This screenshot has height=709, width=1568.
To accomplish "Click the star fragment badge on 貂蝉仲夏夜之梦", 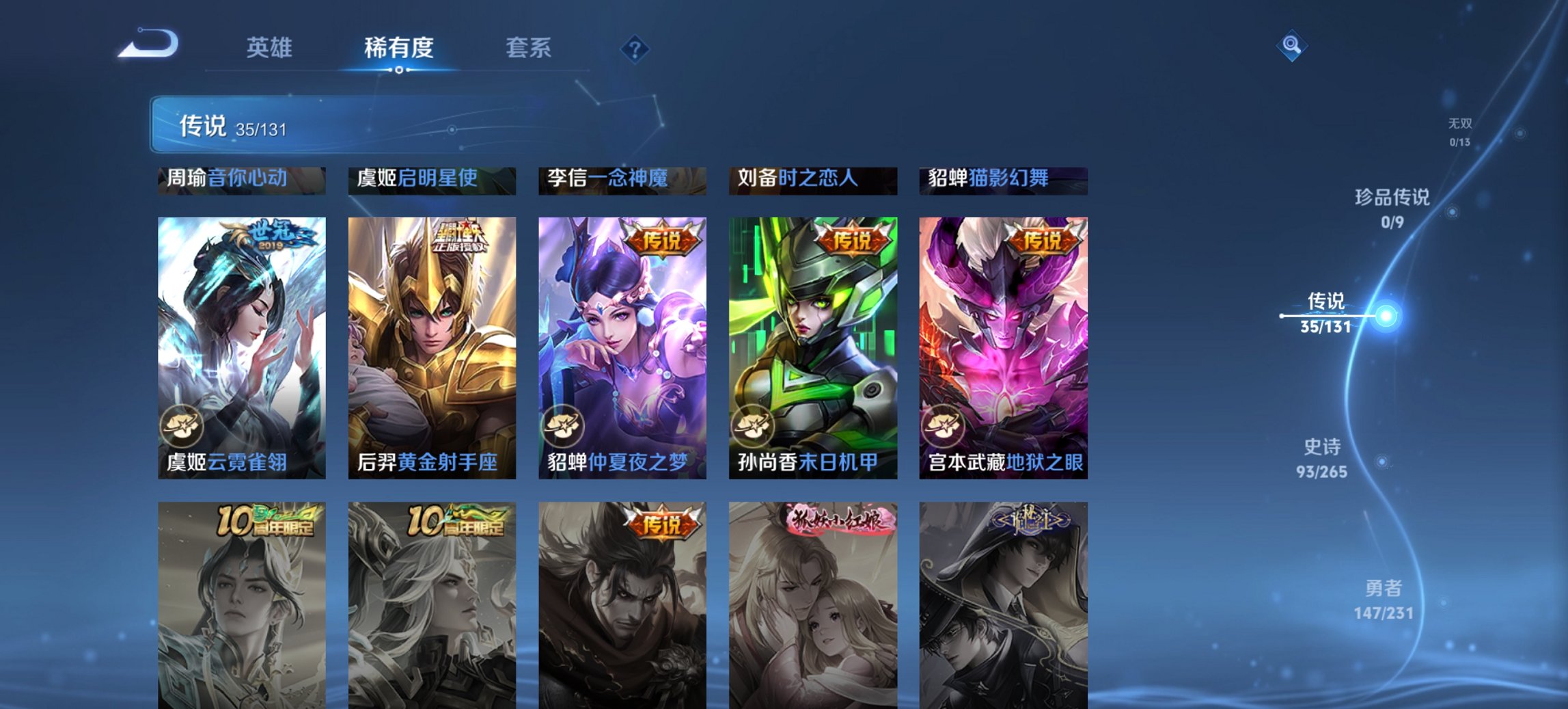I will [x=564, y=425].
